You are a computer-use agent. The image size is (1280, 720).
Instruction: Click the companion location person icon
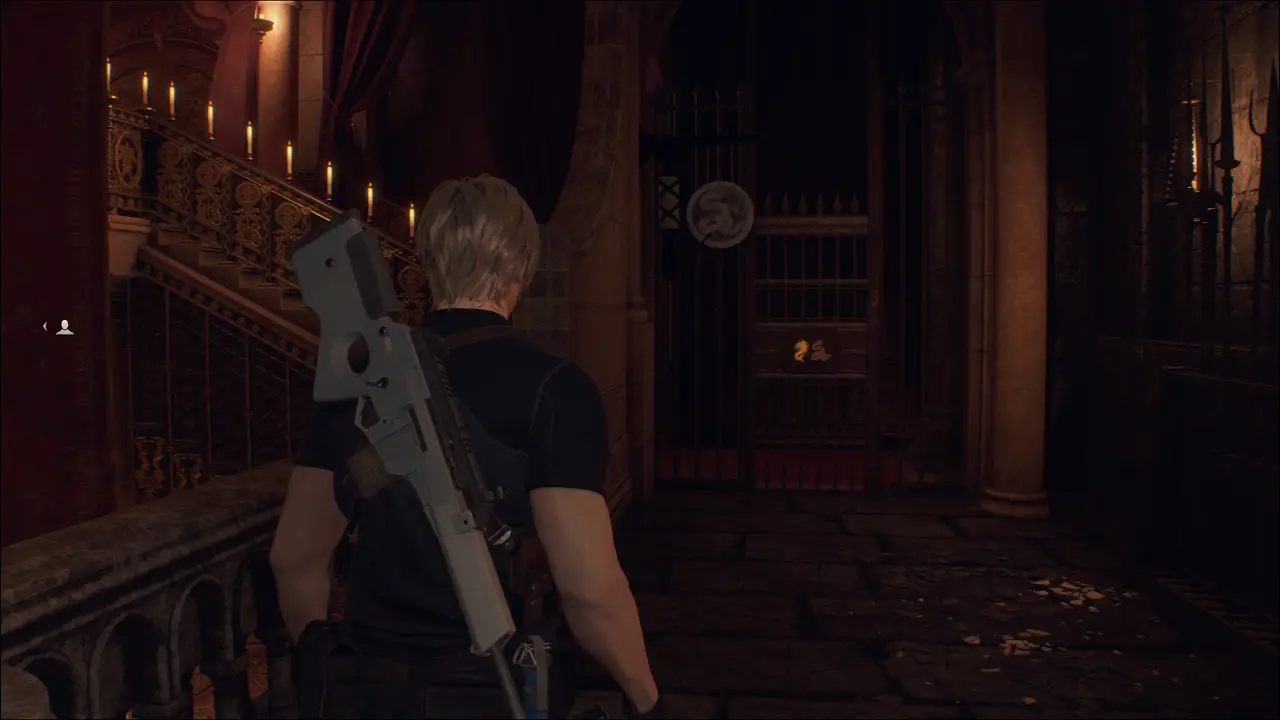(64, 327)
